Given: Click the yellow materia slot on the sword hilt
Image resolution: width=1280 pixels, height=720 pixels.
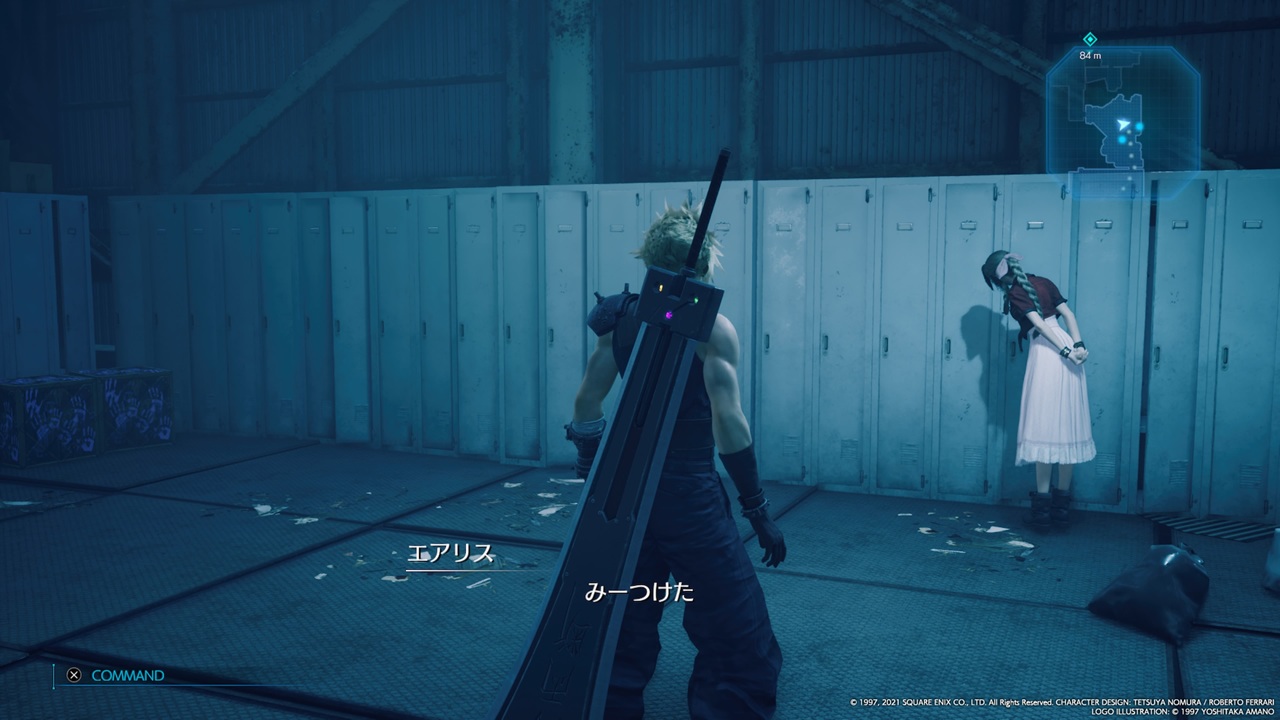Looking at the screenshot, I should coord(660,288).
